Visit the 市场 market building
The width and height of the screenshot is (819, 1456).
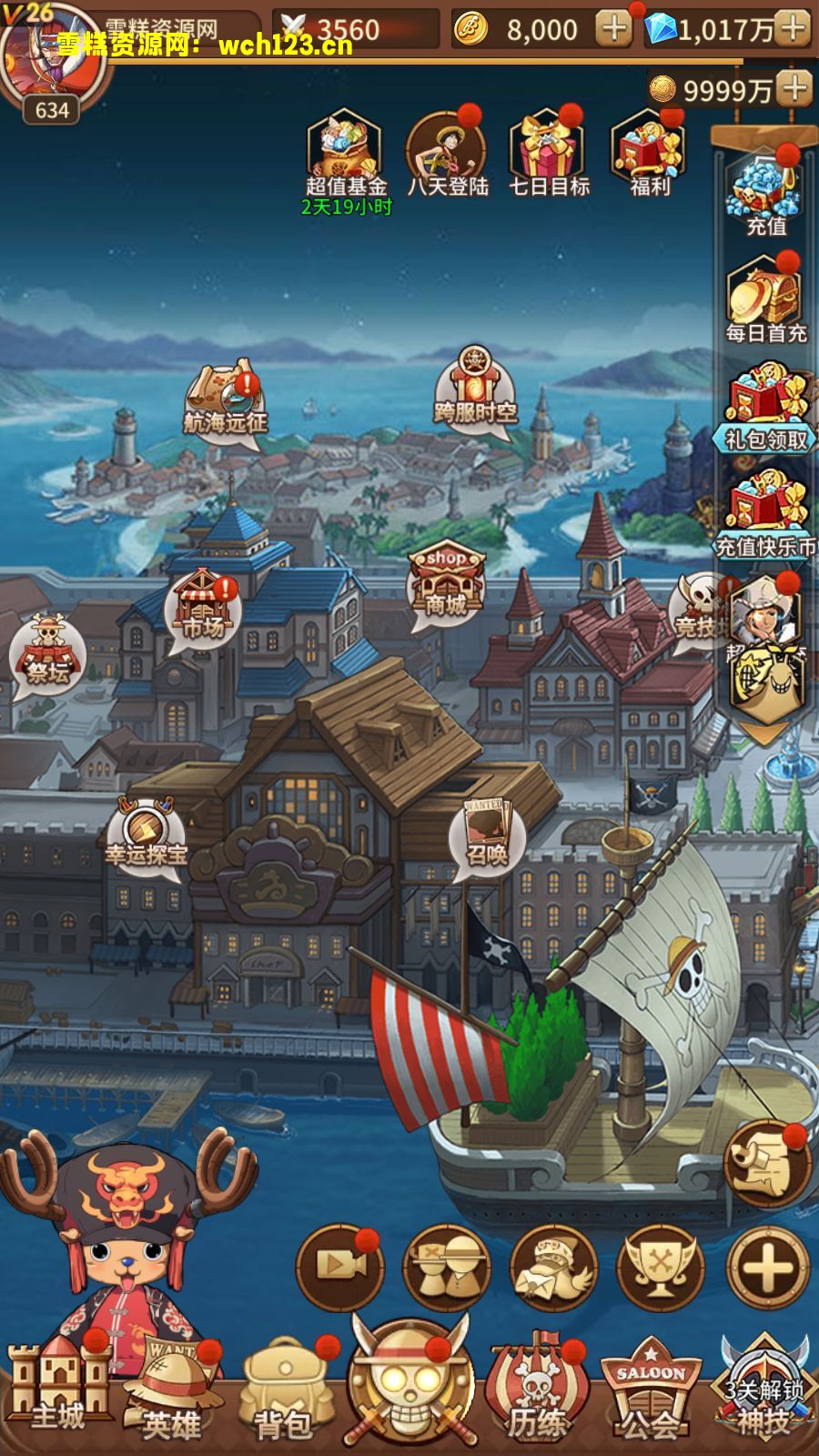(203, 605)
